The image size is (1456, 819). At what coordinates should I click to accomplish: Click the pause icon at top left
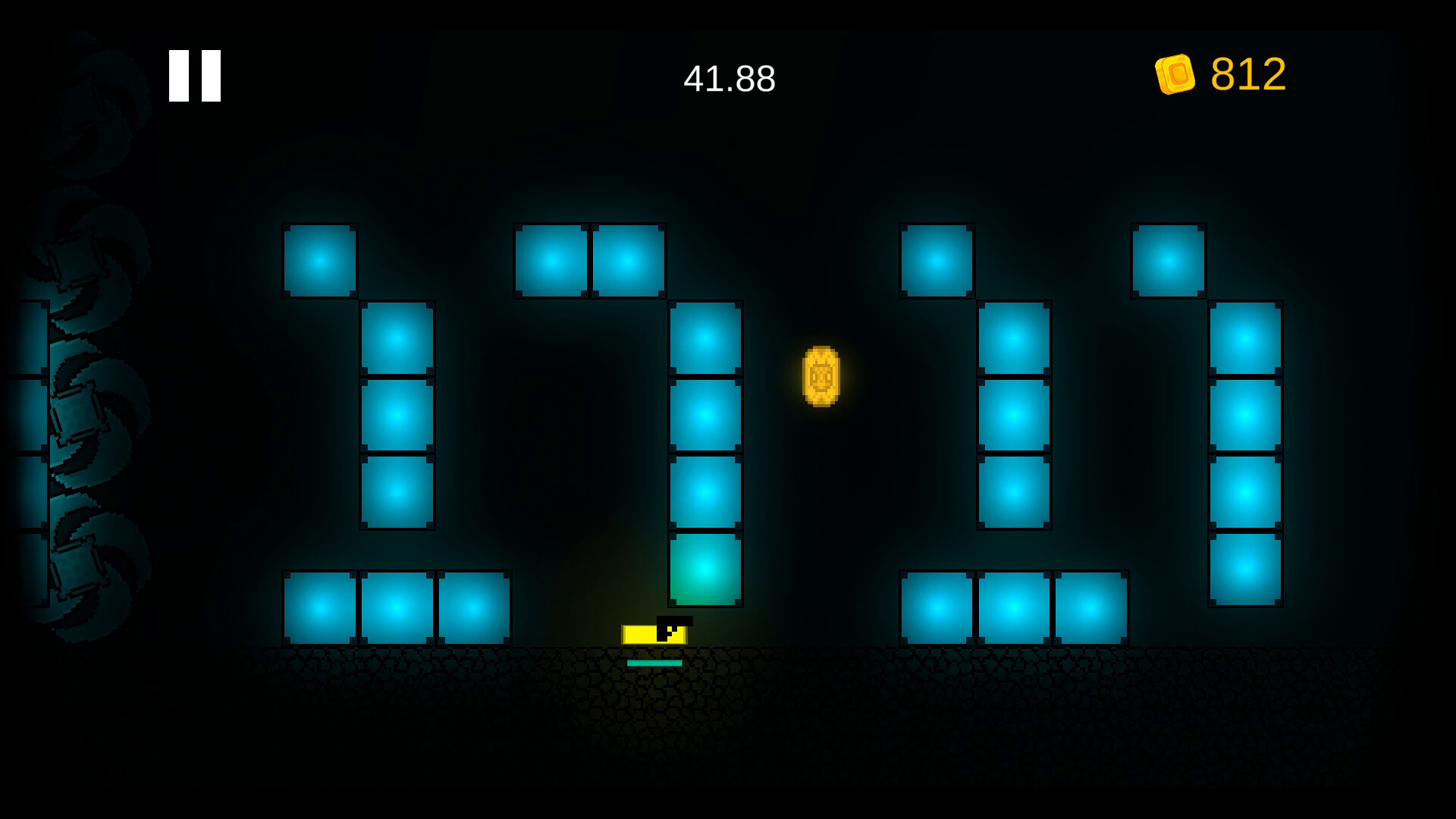click(x=193, y=74)
